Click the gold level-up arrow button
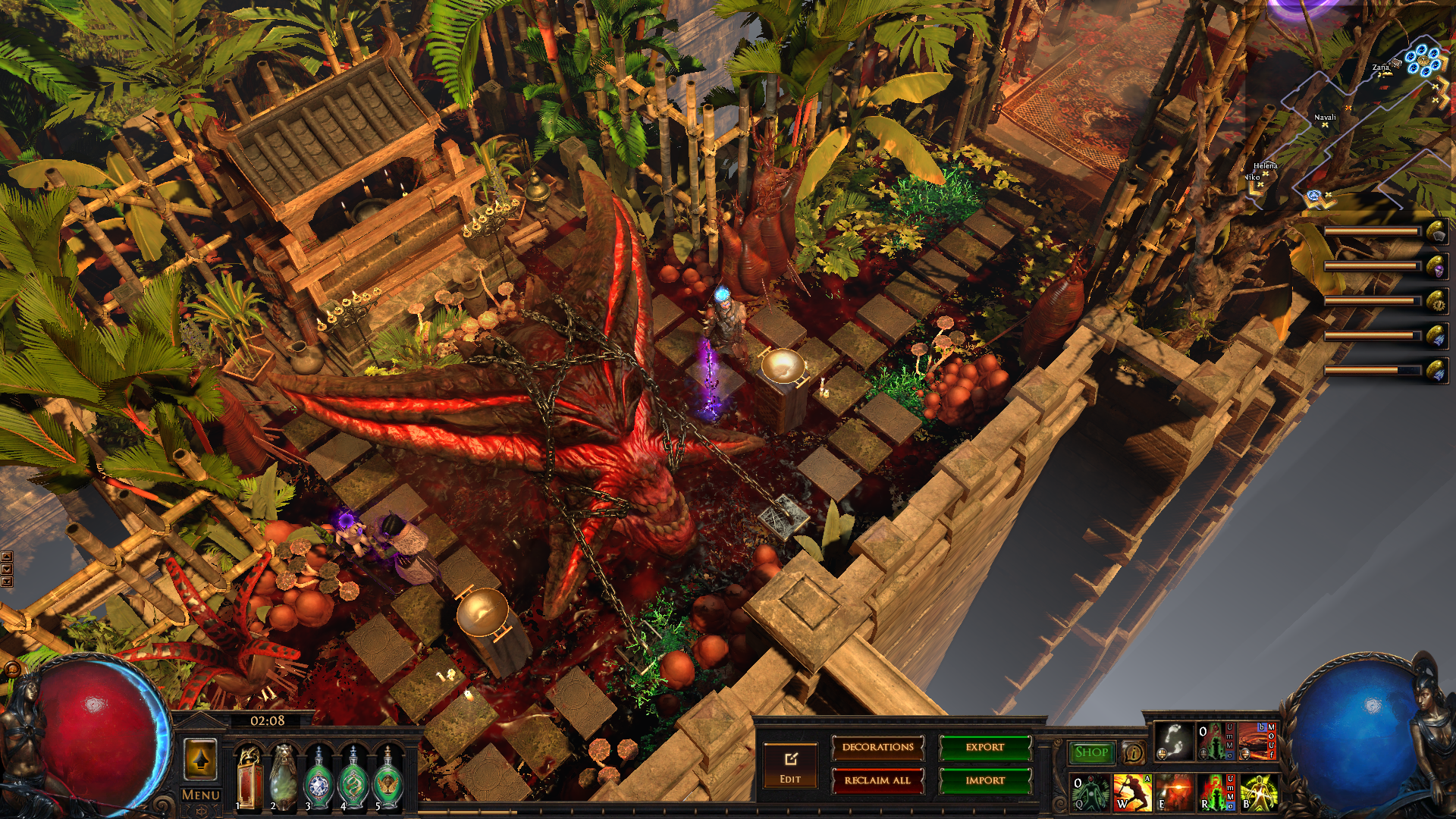This screenshot has height=819, width=1456. point(201,759)
